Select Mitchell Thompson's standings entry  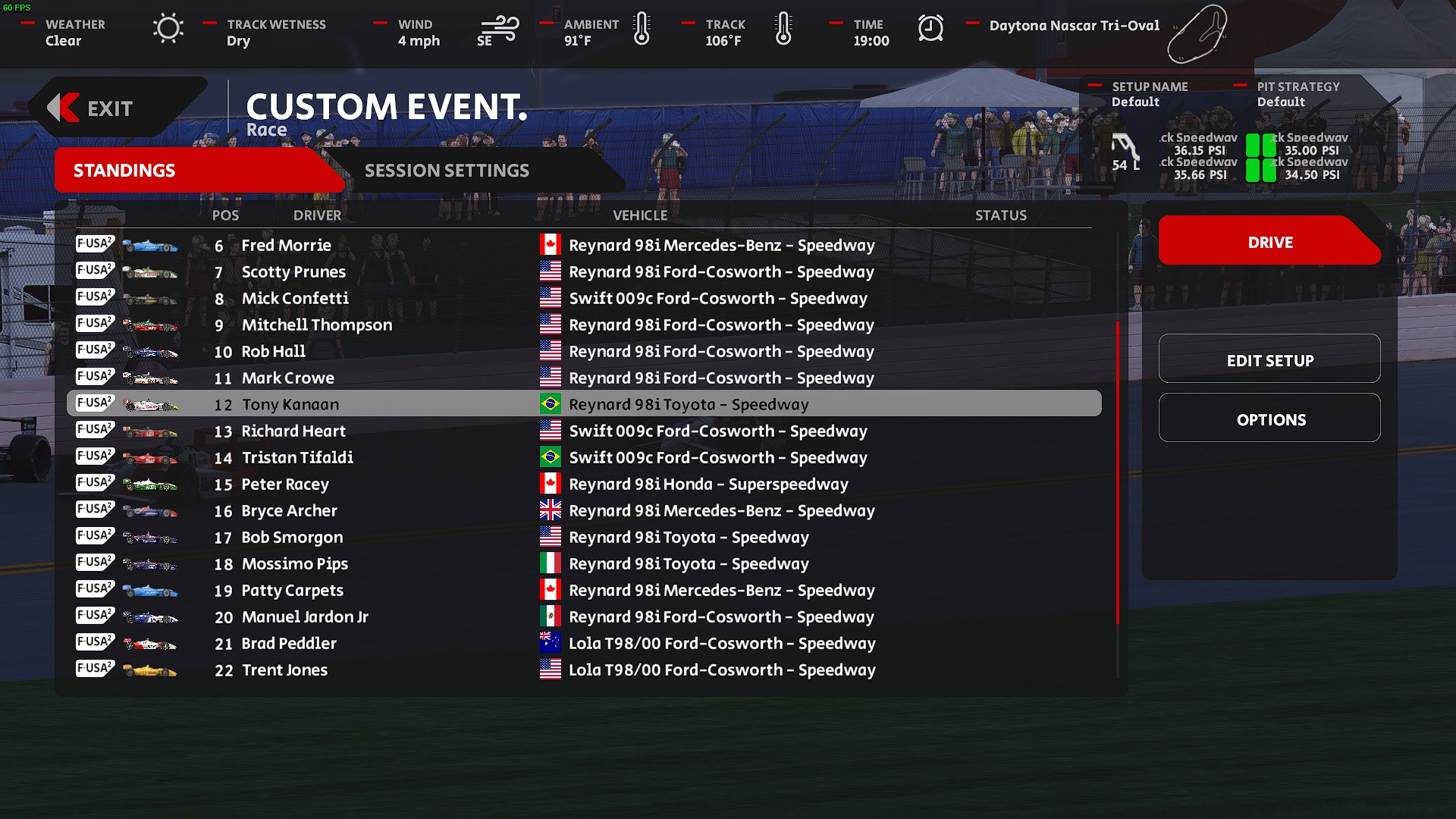[x=316, y=325]
